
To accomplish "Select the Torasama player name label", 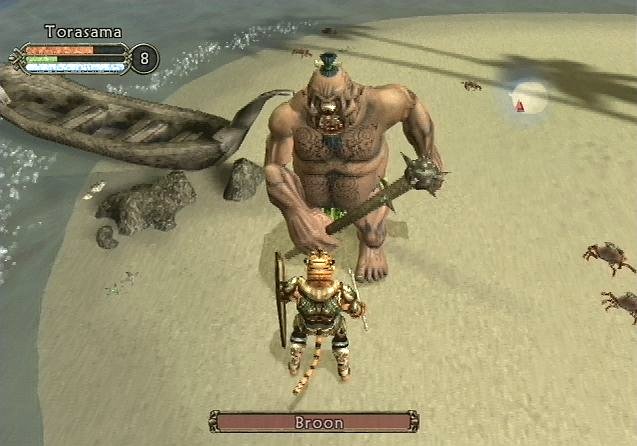I will pos(84,32).
